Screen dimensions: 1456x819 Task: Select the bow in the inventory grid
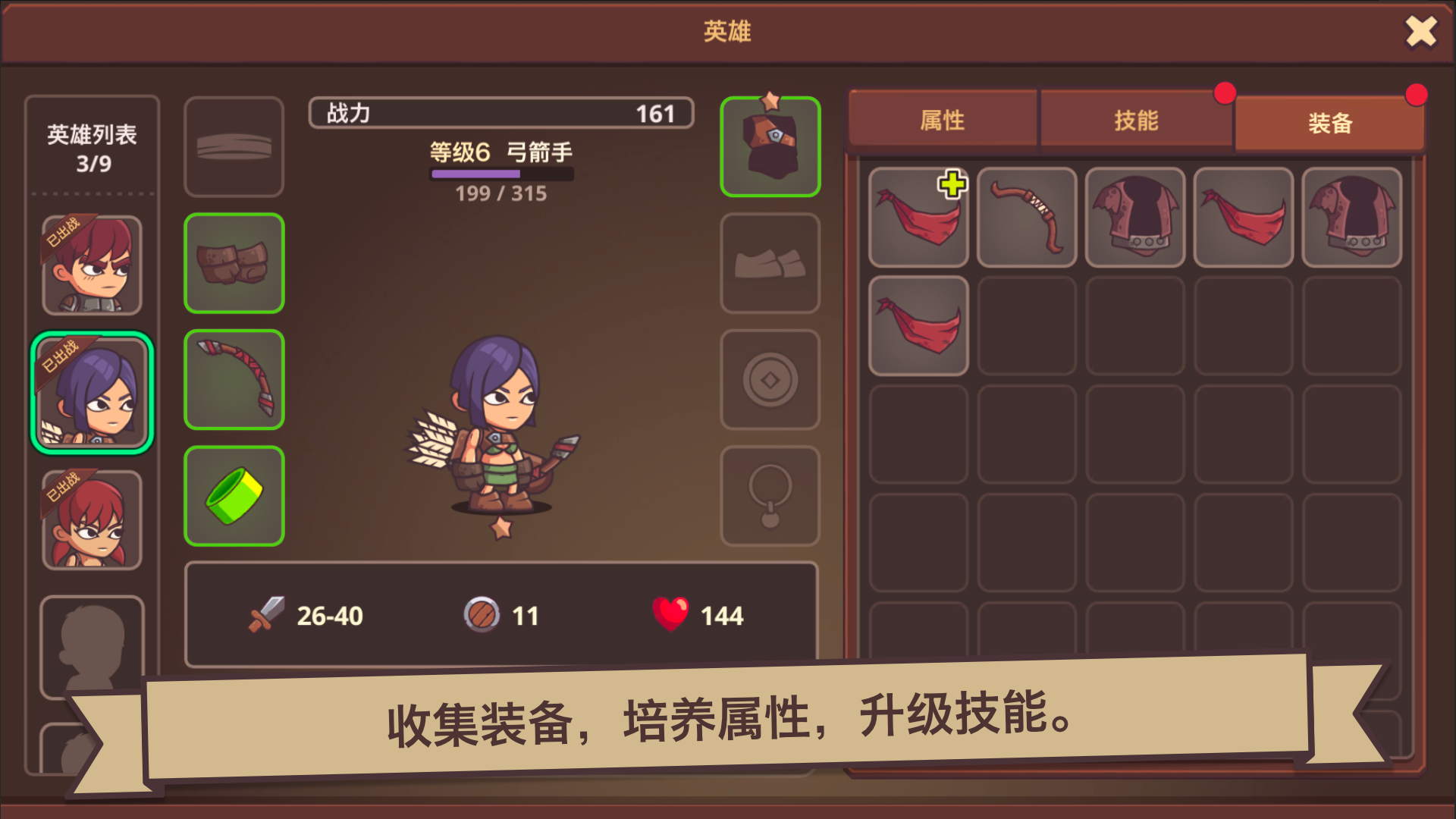click(x=1026, y=219)
